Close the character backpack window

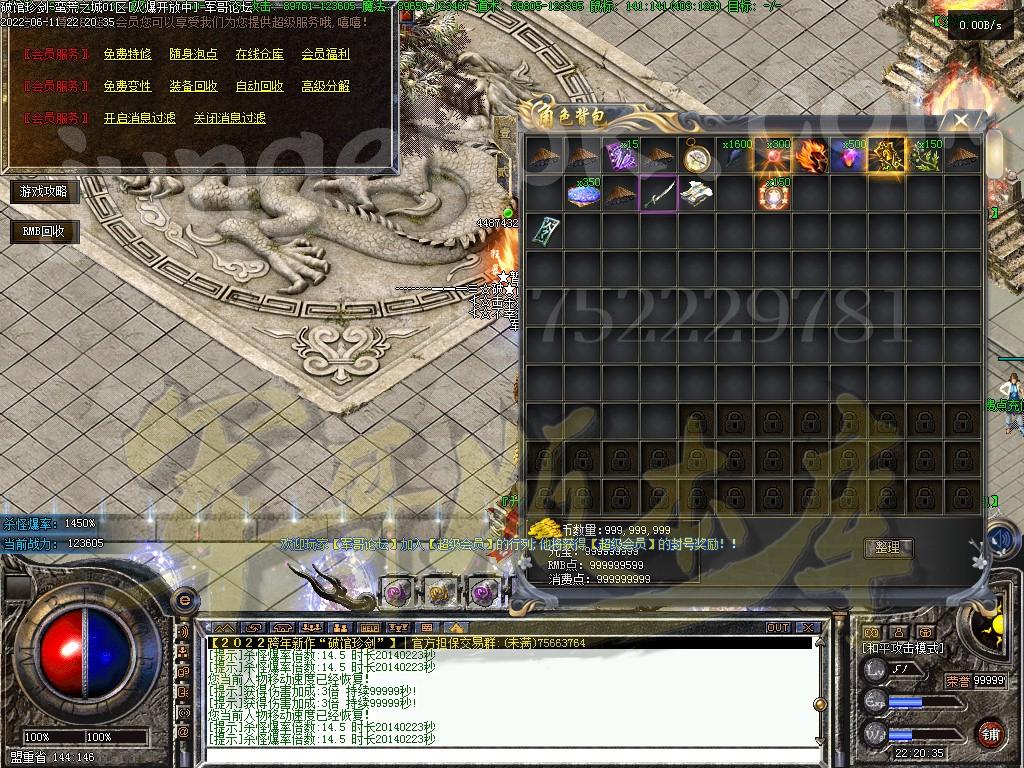961,120
